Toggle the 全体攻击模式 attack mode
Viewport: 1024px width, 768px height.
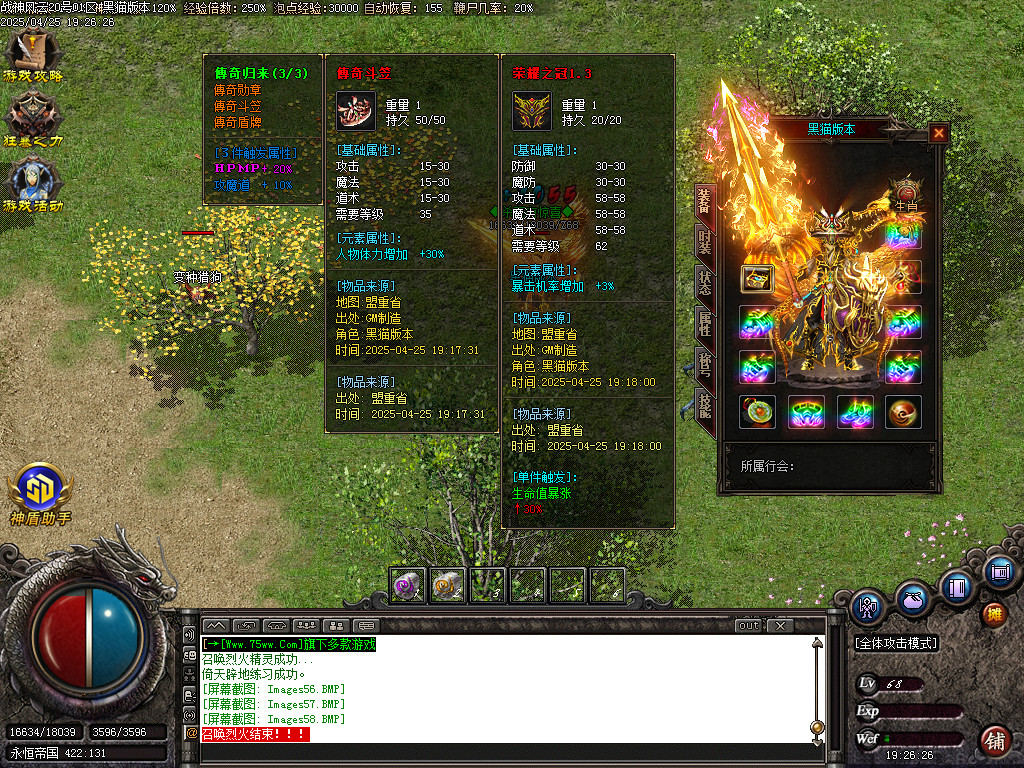896,642
